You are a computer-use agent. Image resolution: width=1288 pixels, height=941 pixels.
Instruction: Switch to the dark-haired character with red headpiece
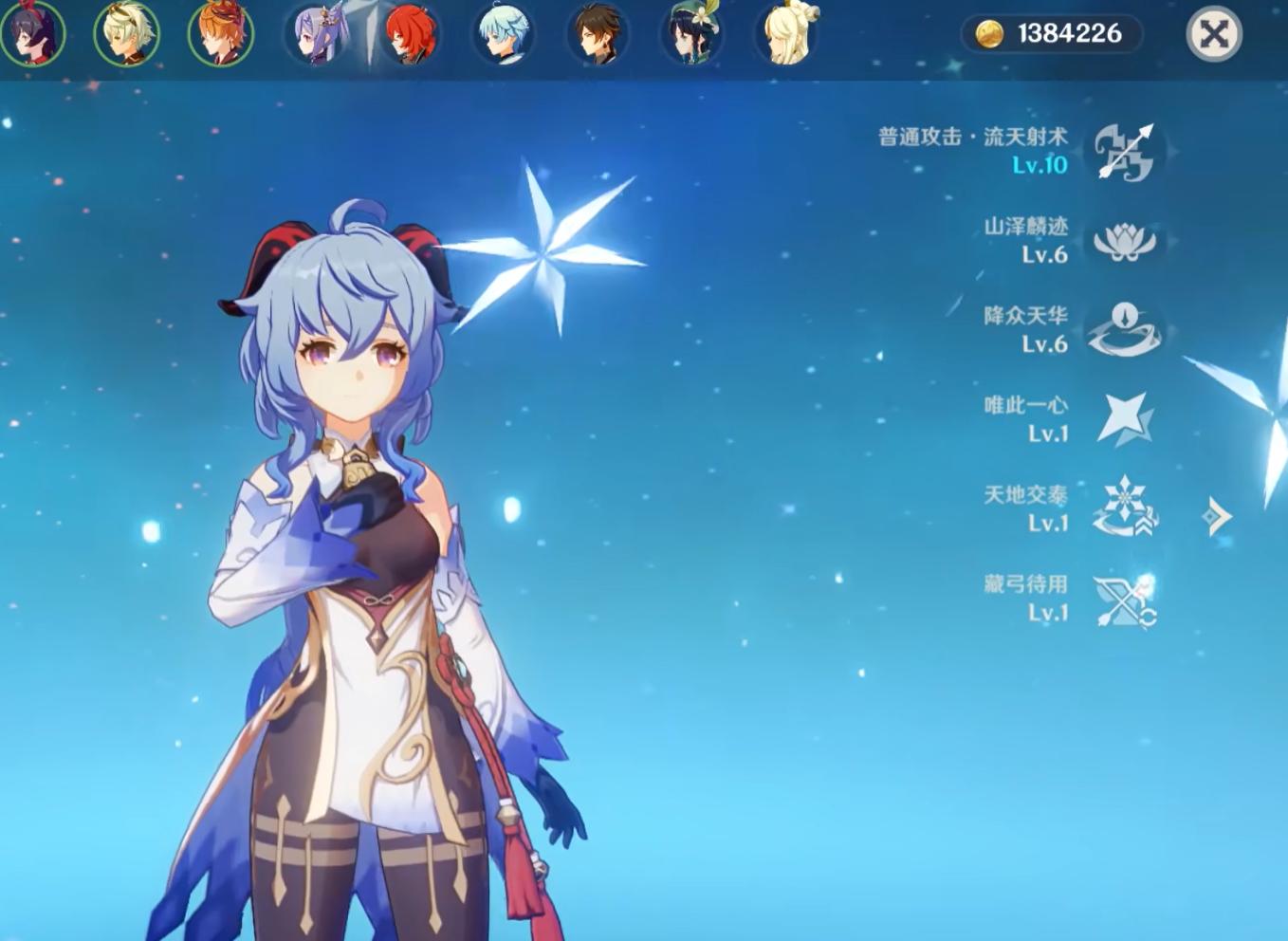point(32,34)
